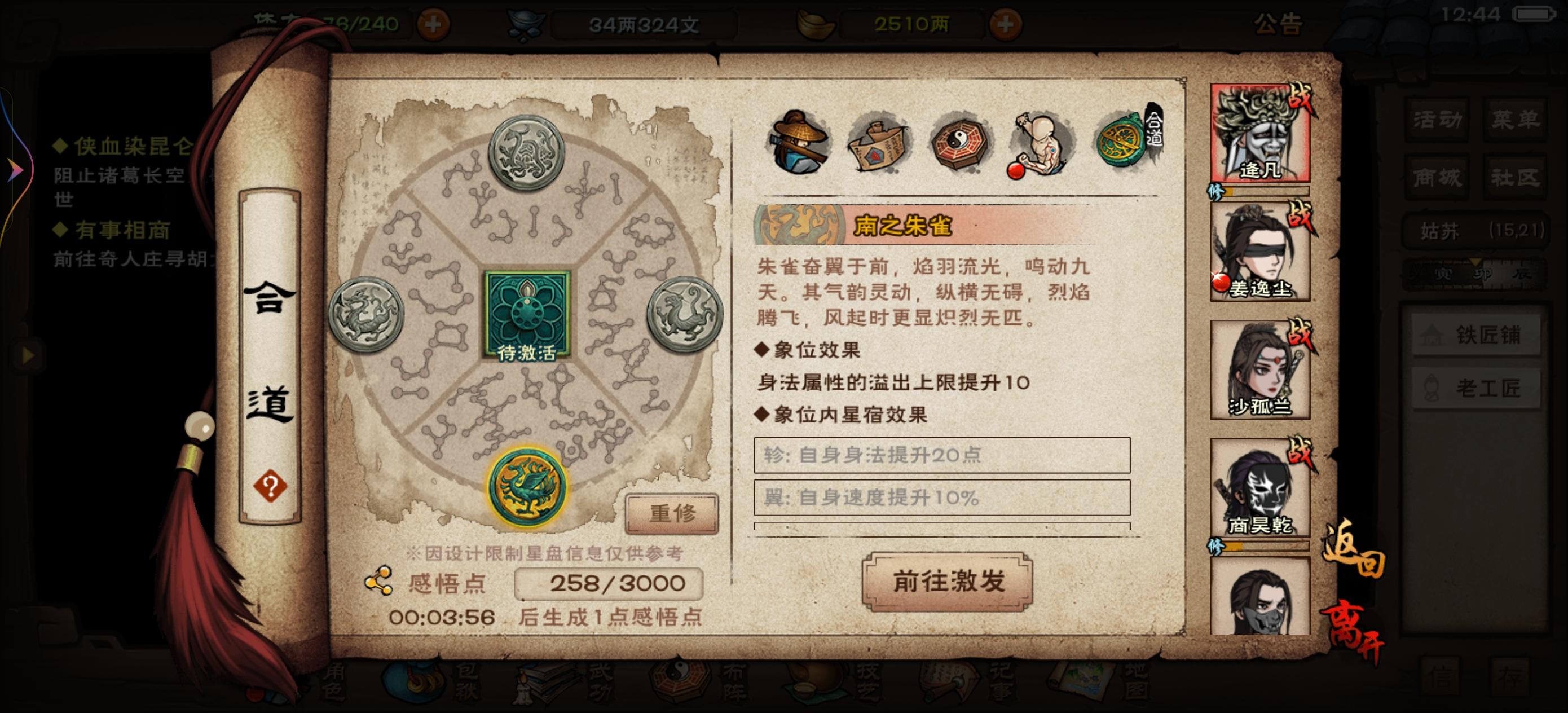Click the 寅卯辰 time-of-day slider
Image resolution: width=1568 pixels, height=713 pixels.
click(1476, 273)
